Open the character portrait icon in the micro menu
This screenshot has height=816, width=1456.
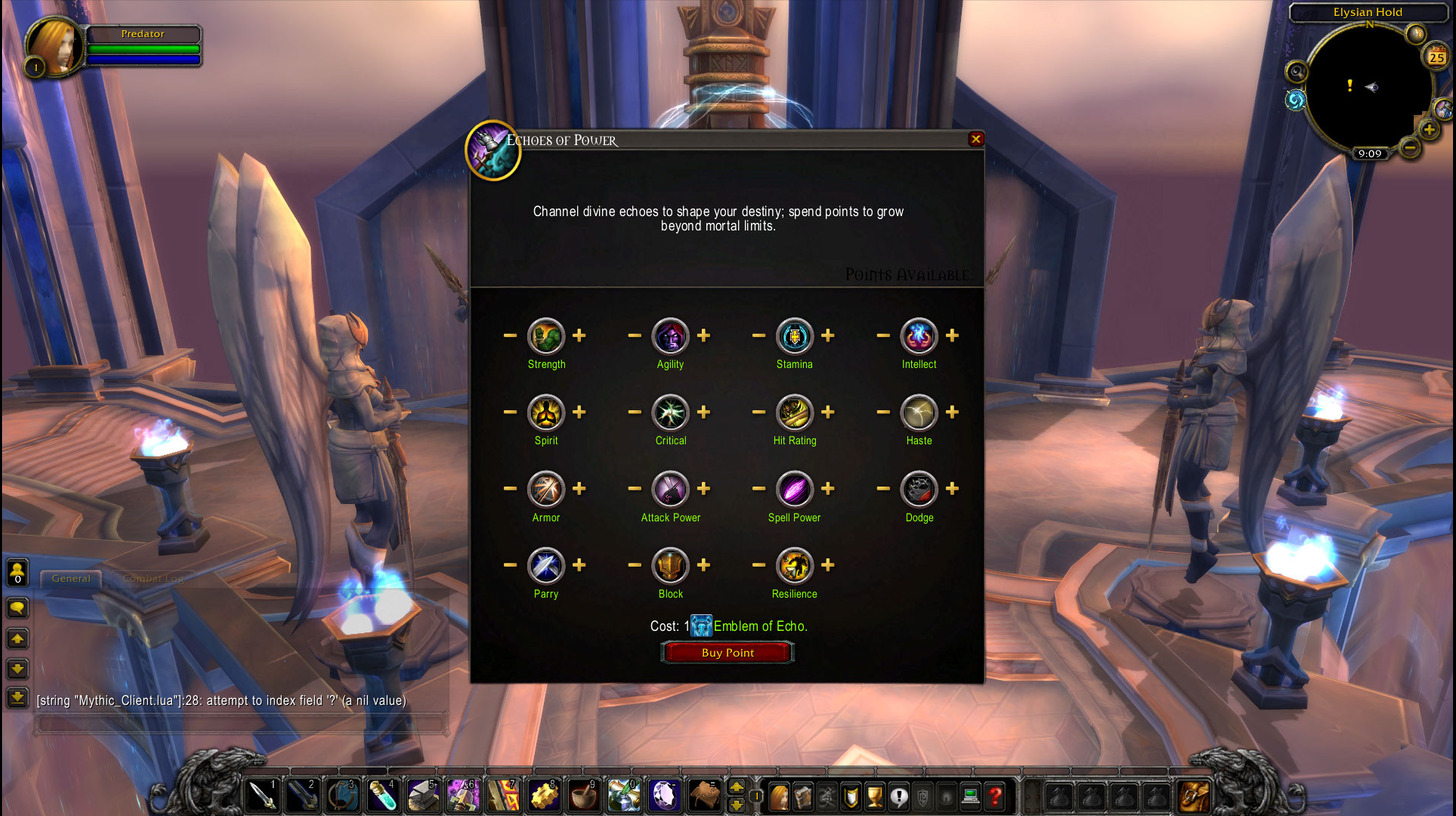click(x=778, y=796)
